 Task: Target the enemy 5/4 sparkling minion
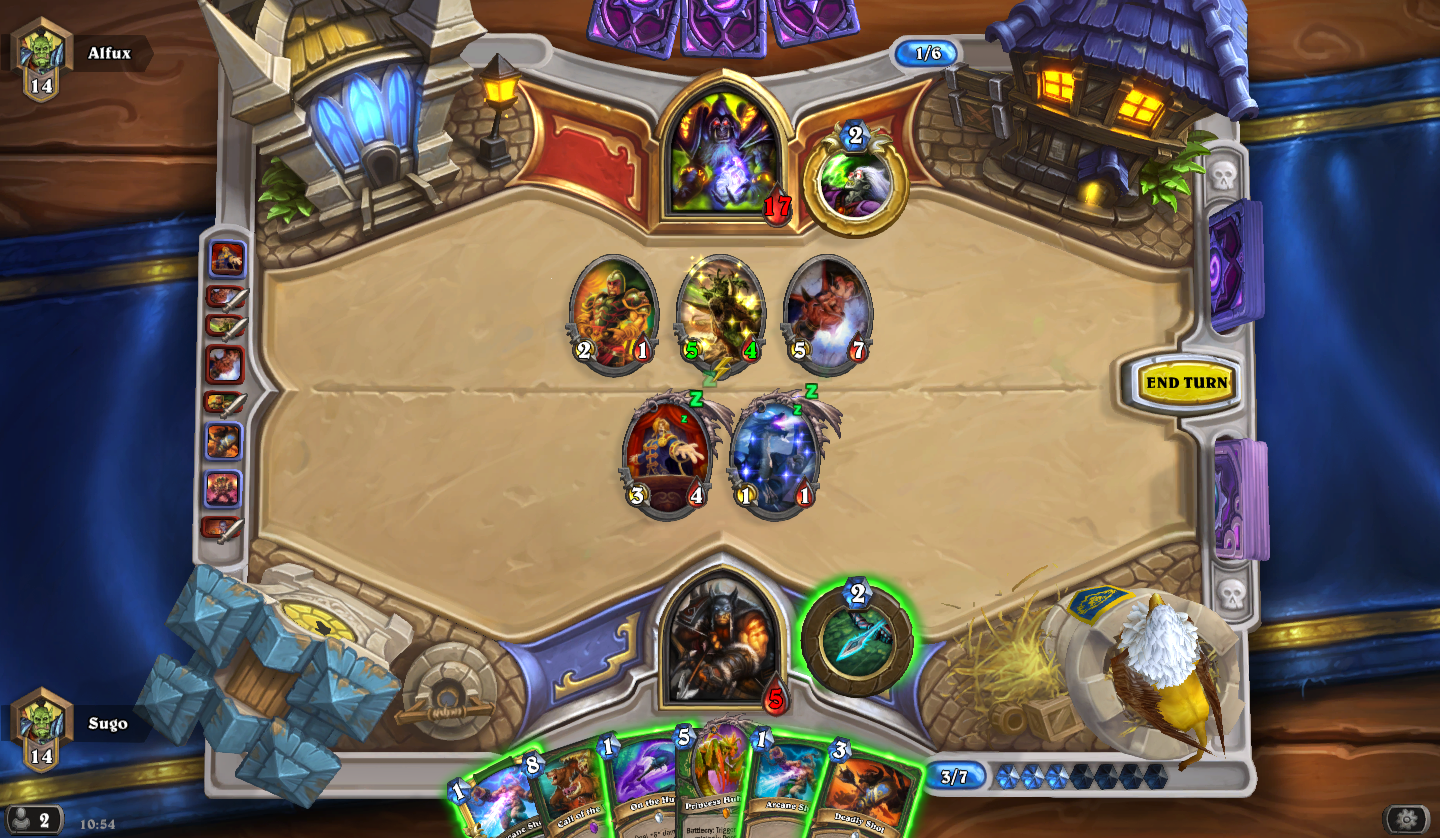click(x=720, y=312)
